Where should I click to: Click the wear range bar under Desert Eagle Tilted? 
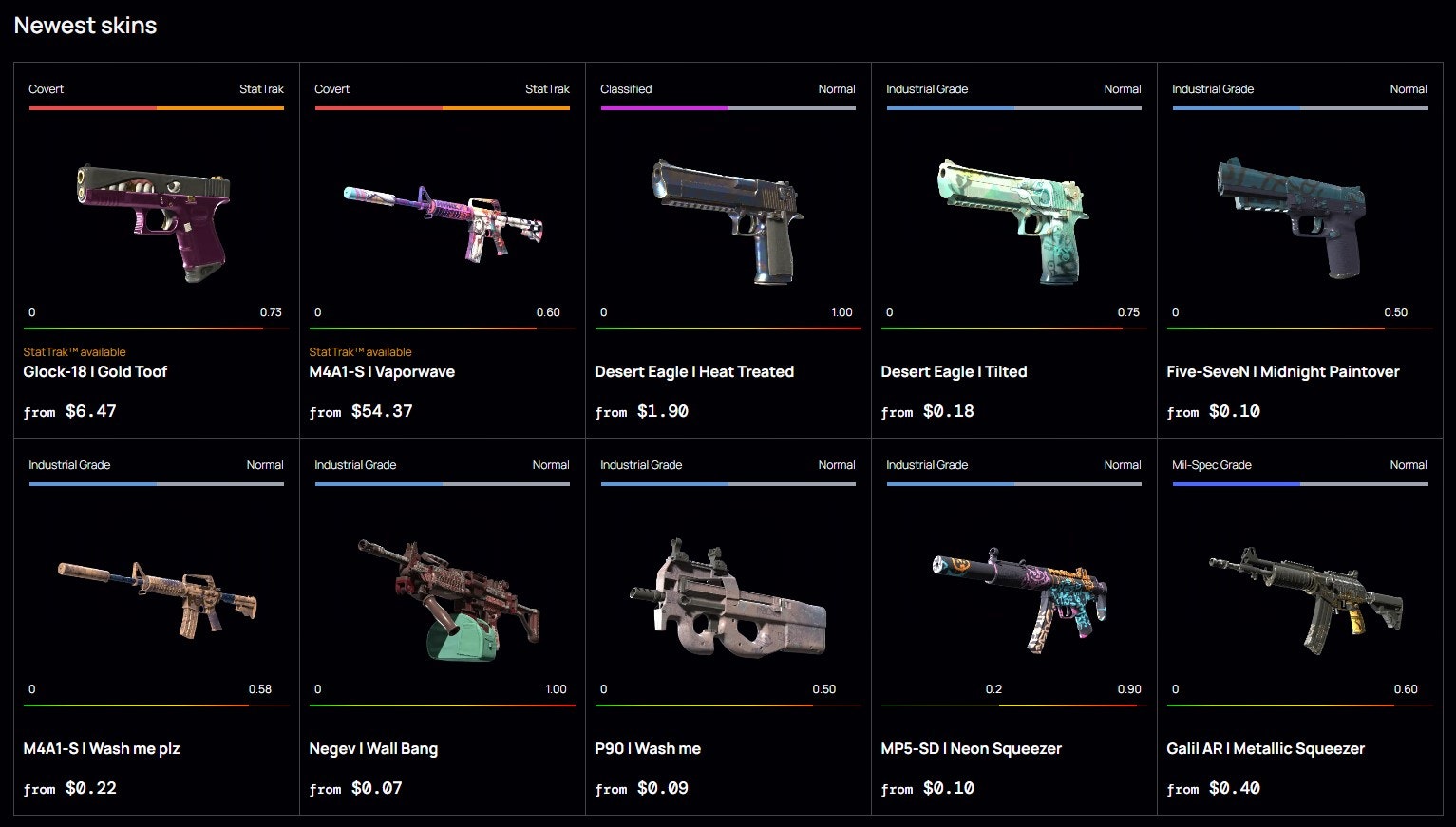(x=1013, y=328)
